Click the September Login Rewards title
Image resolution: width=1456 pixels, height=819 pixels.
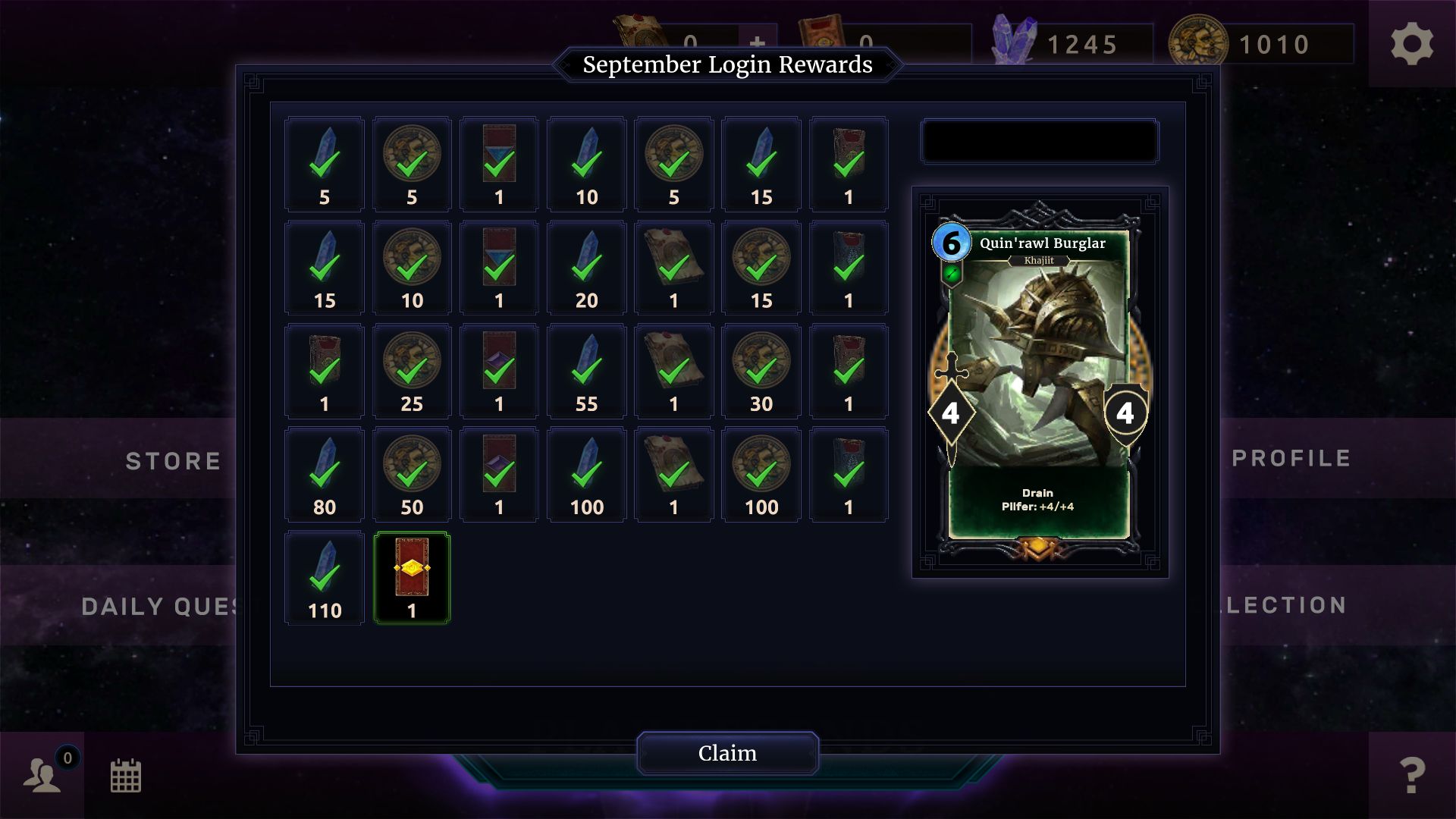click(x=727, y=65)
